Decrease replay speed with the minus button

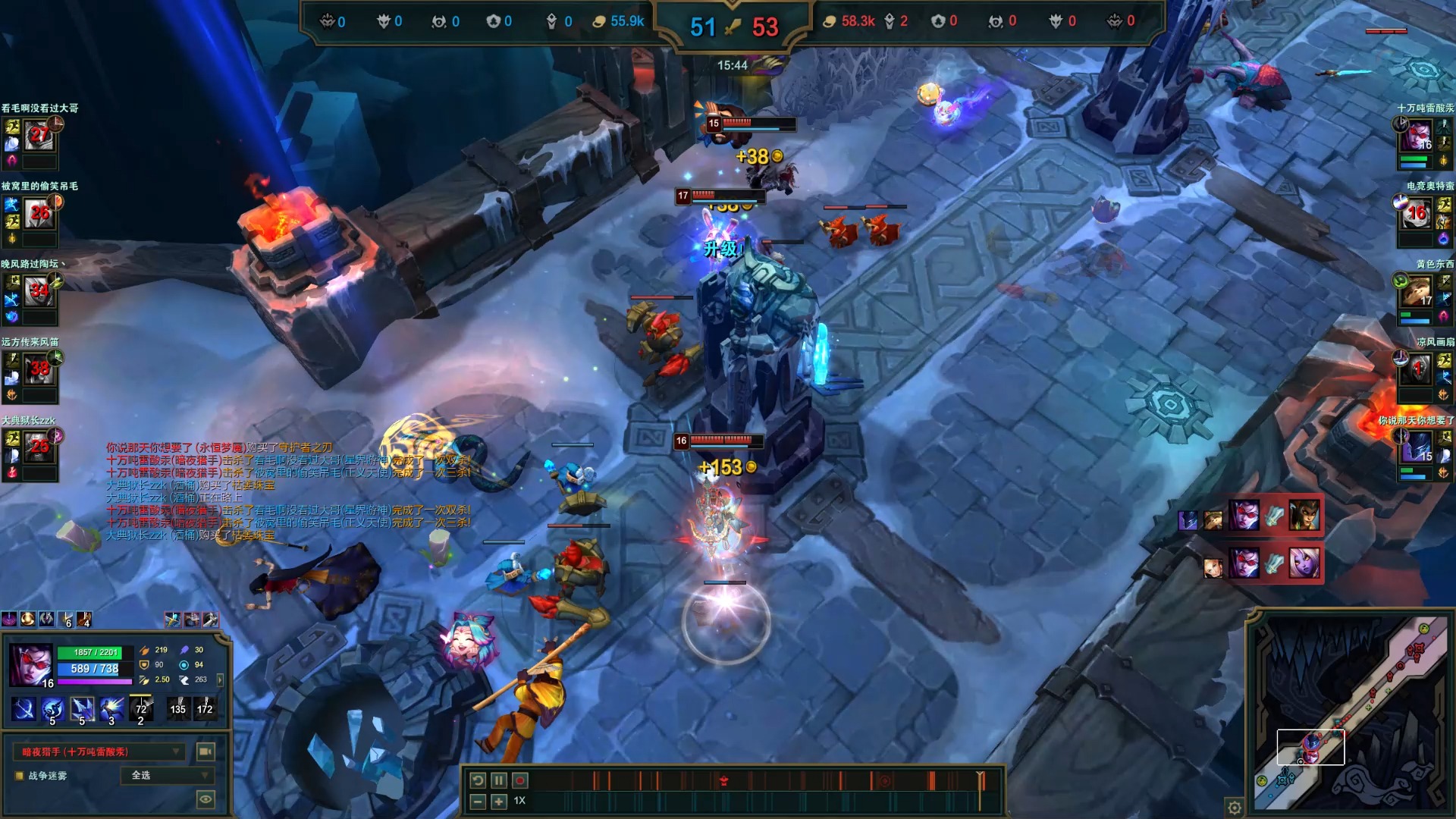tap(478, 802)
